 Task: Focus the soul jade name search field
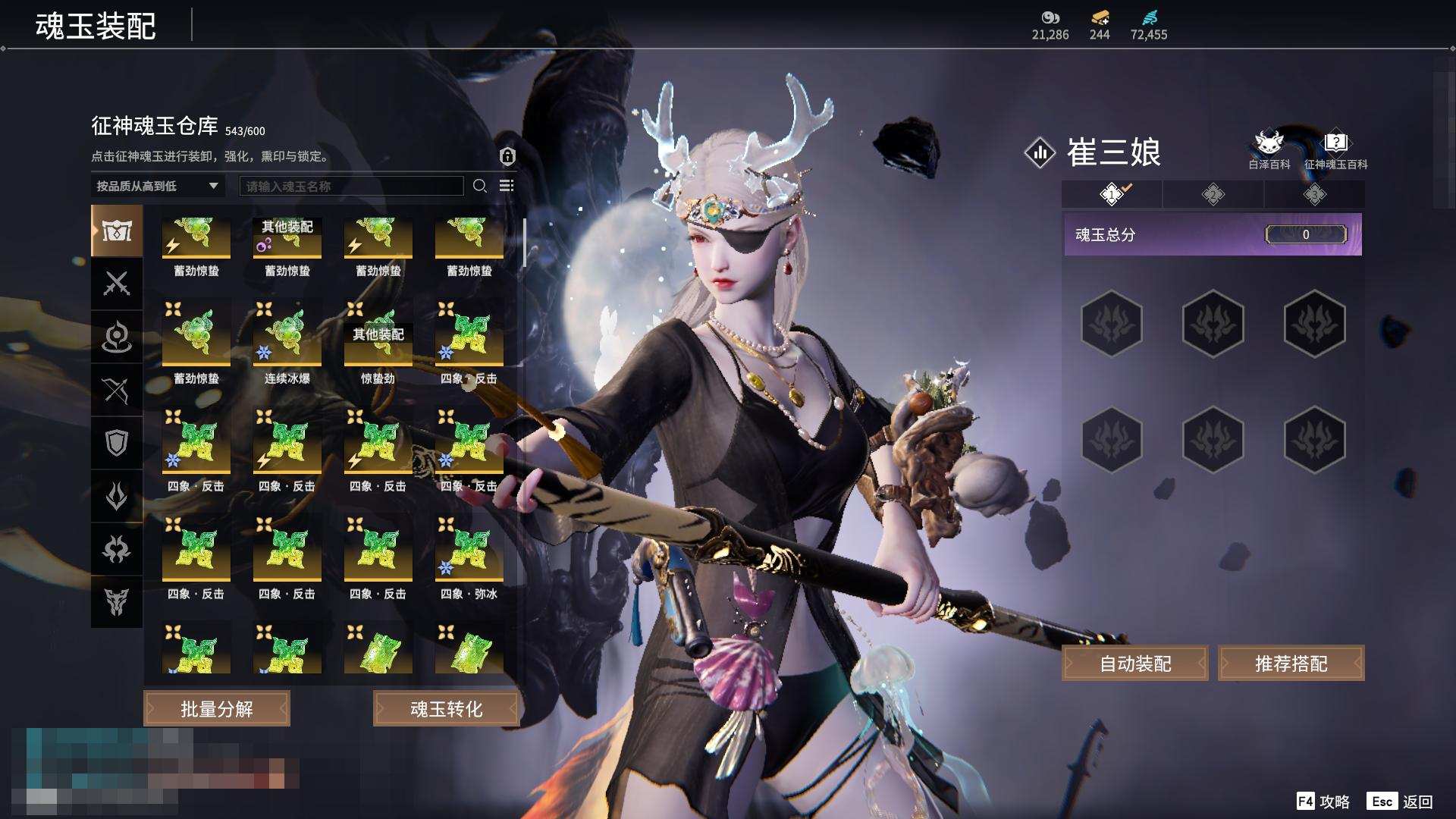(x=351, y=186)
